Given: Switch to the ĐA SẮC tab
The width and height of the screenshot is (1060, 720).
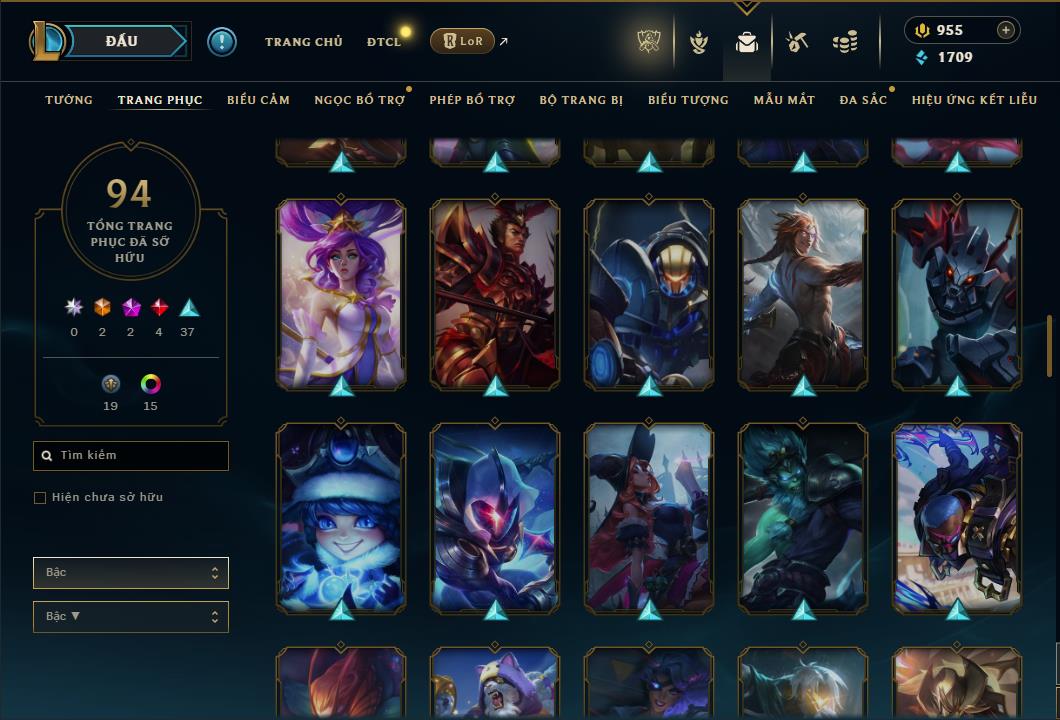Looking at the screenshot, I should coord(863,100).
